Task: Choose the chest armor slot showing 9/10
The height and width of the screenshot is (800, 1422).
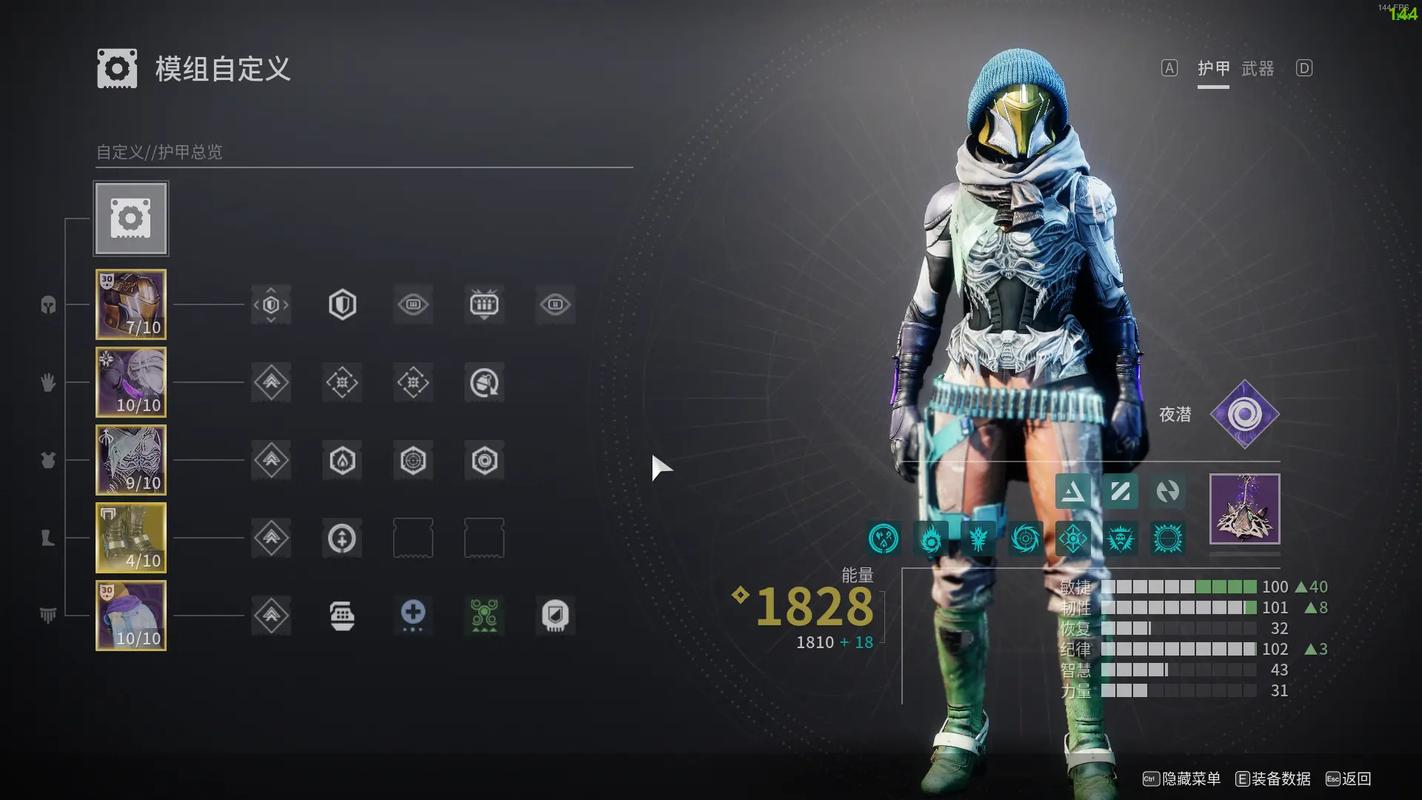Action: (131, 460)
